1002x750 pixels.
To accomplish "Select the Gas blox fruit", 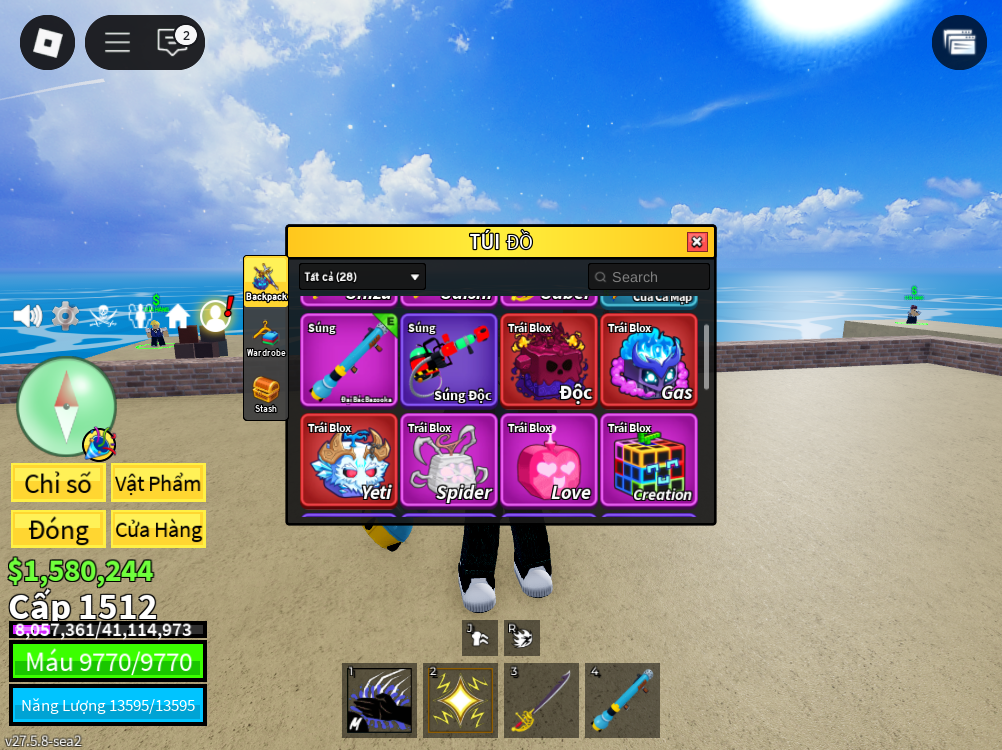I will pos(649,360).
